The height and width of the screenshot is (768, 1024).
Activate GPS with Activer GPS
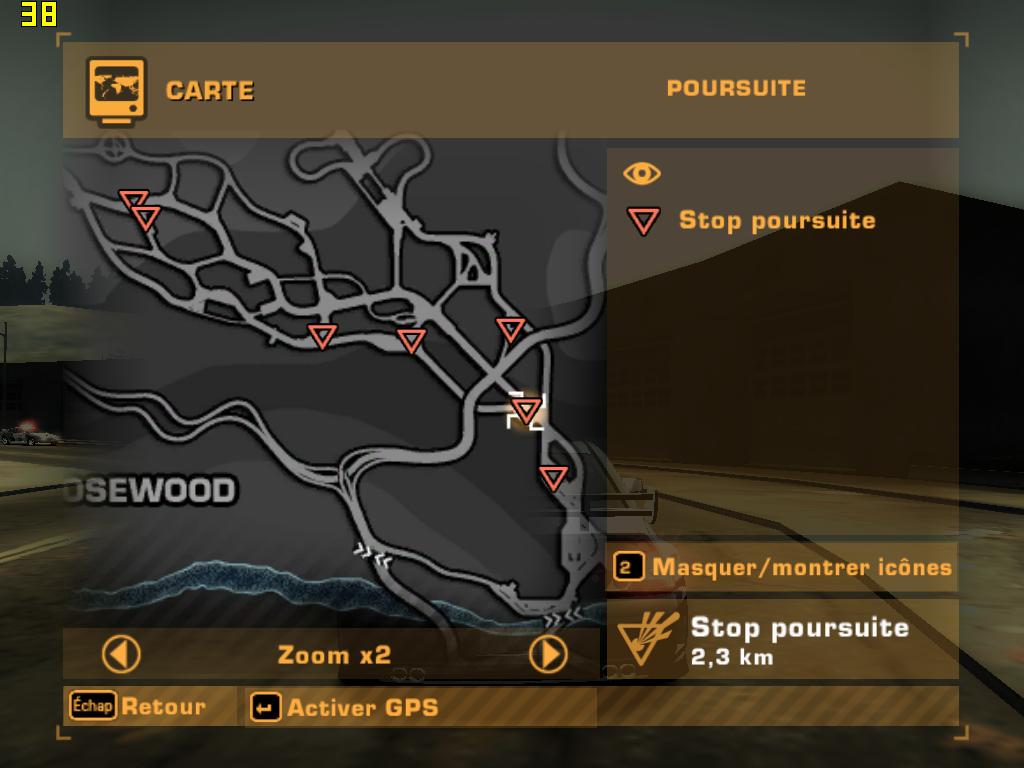pyautogui.click(x=345, y=707)
